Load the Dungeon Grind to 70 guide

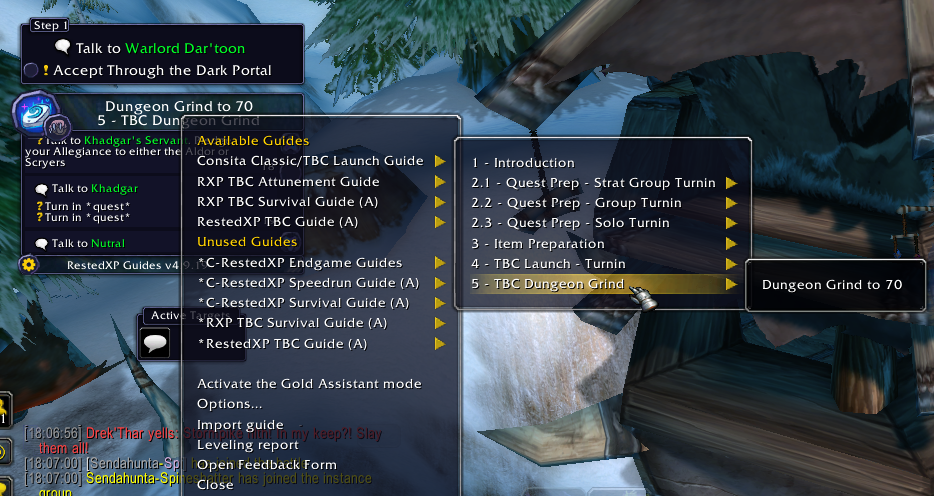832,285
